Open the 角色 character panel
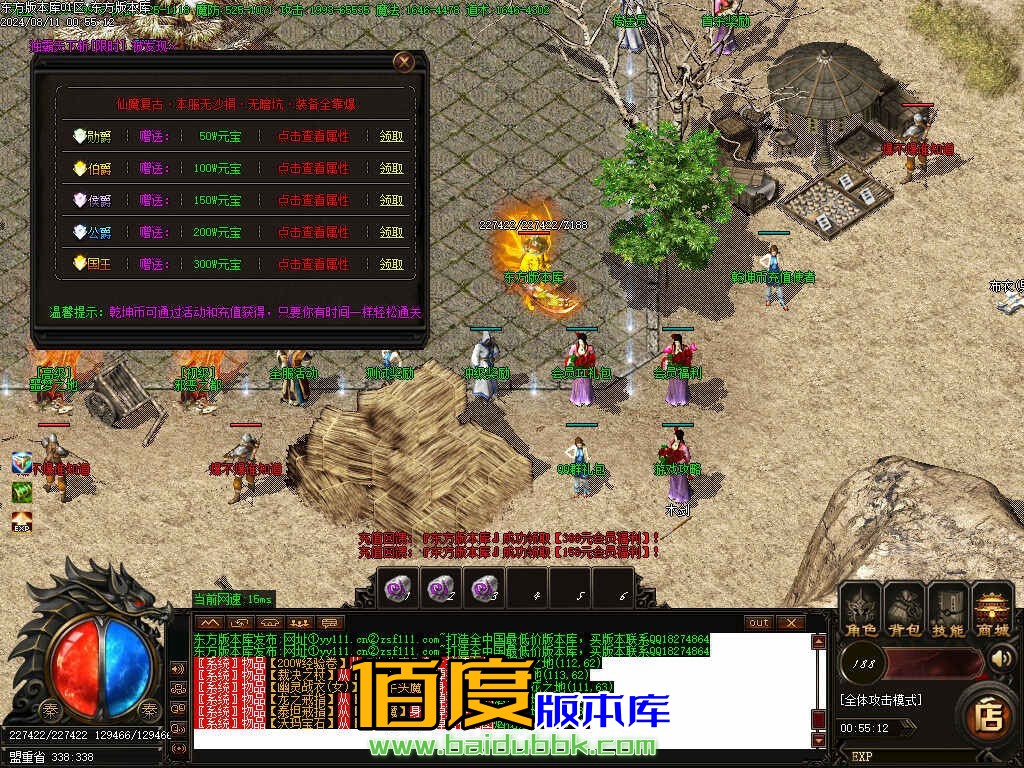This screenshot has height=768, width=1024. [860, 609]
